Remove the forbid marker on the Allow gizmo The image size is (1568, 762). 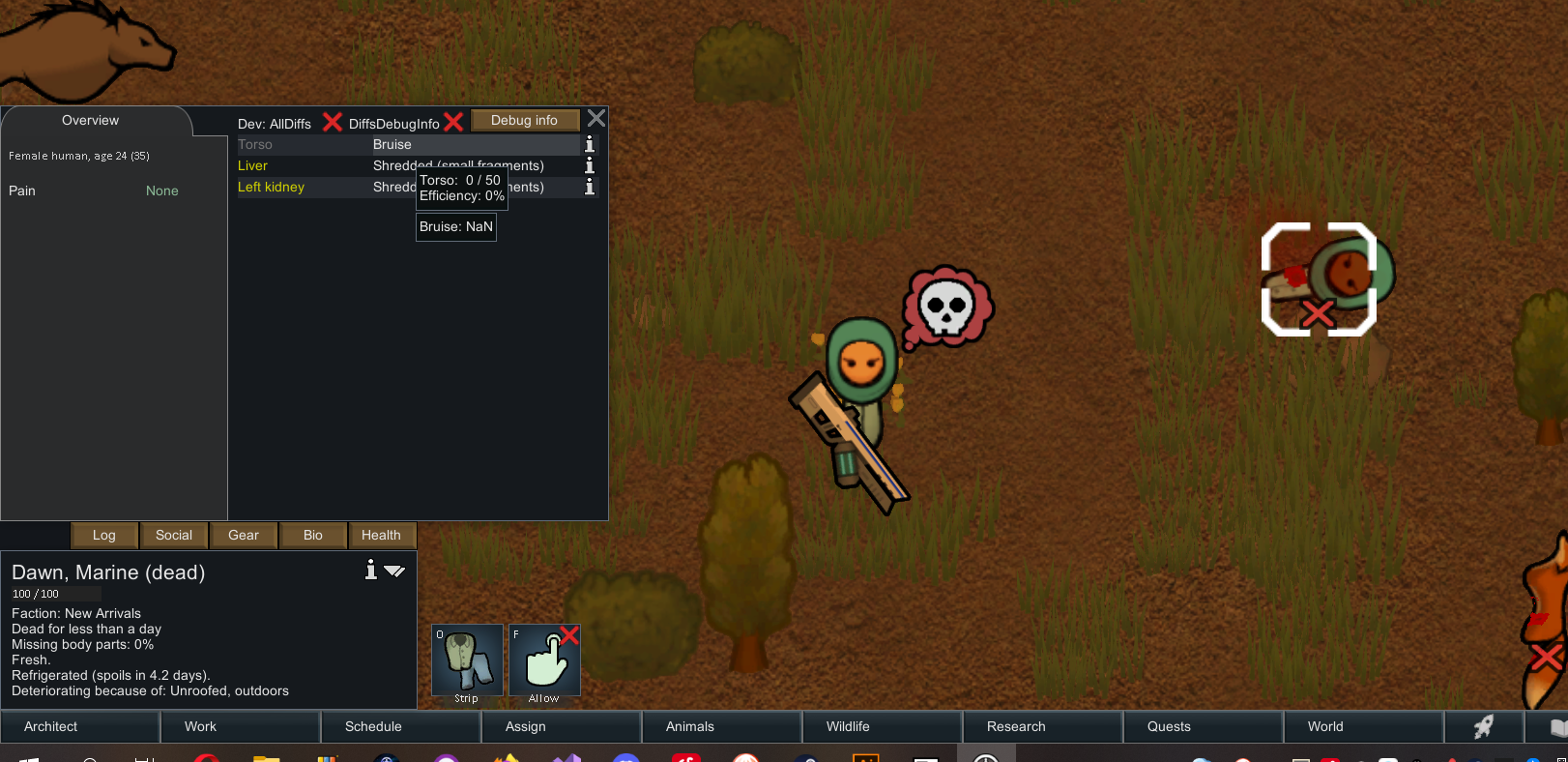[x=569, y=636]
